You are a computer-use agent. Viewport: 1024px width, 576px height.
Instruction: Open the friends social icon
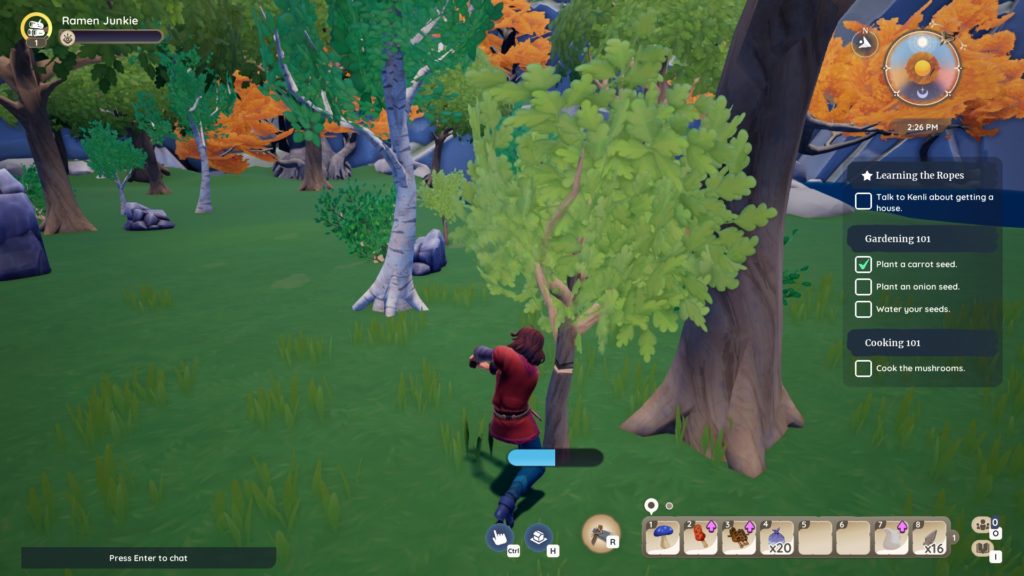pyautogui.click(x=982, y=525)
